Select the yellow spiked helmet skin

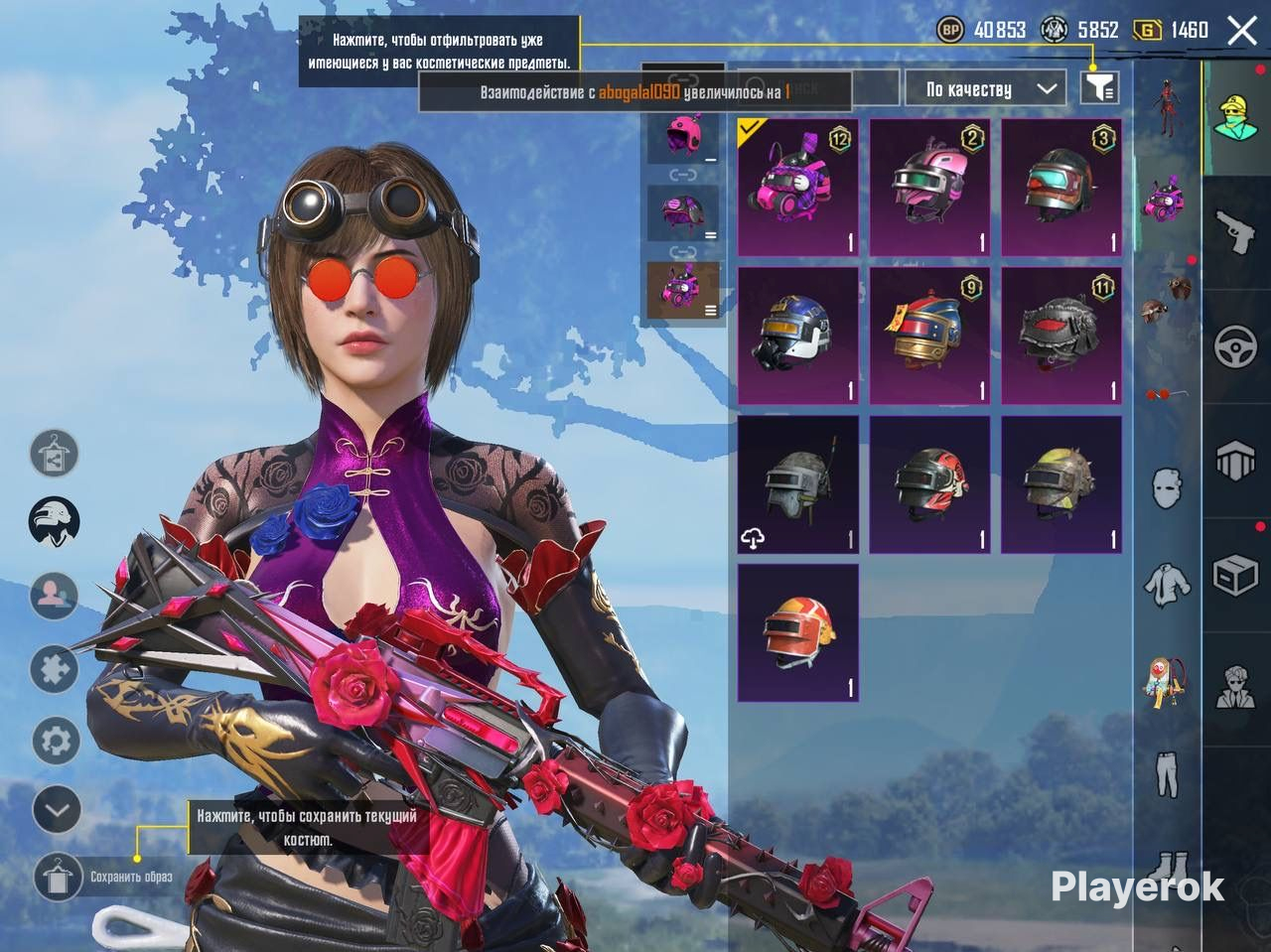point(1060,484)
